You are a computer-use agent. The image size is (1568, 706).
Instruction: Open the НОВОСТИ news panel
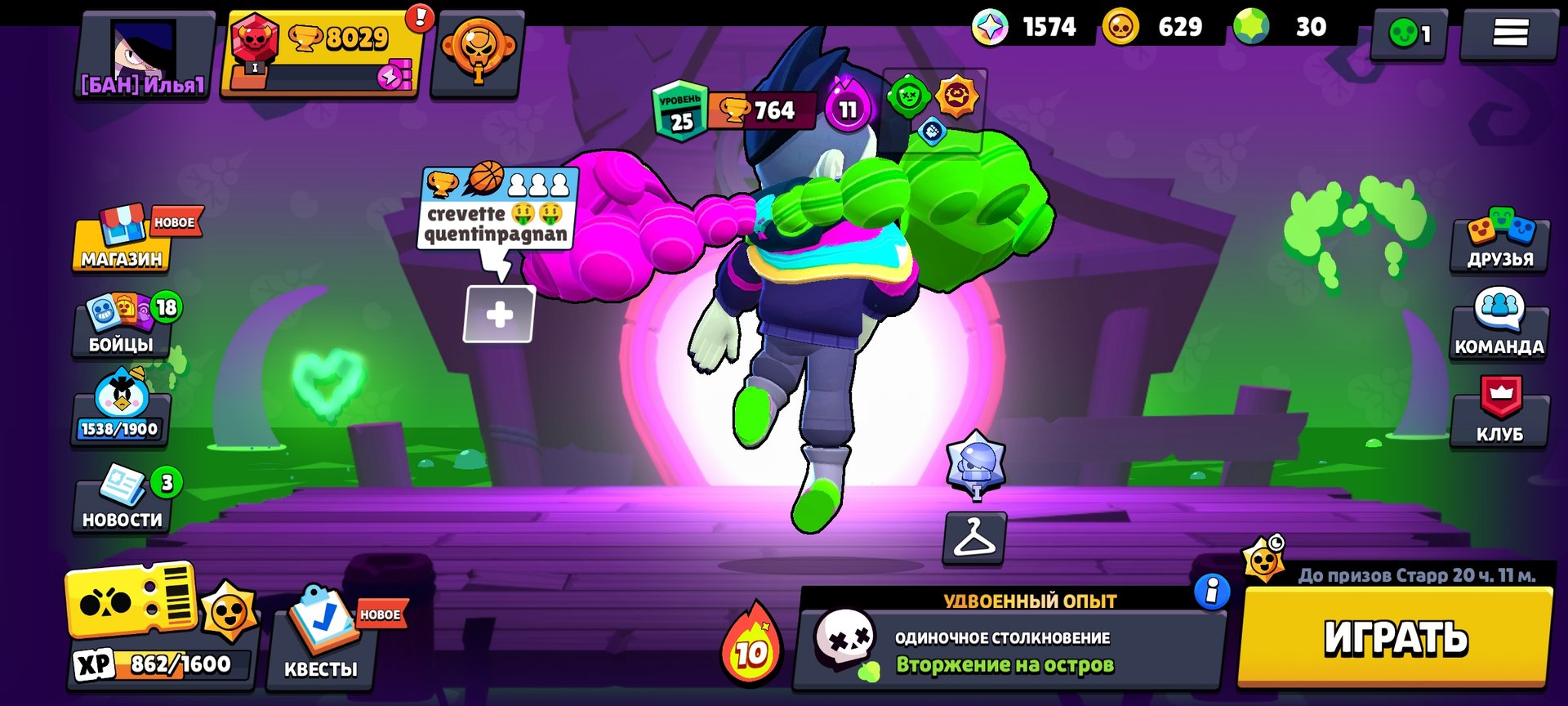(x=122, y=499)
